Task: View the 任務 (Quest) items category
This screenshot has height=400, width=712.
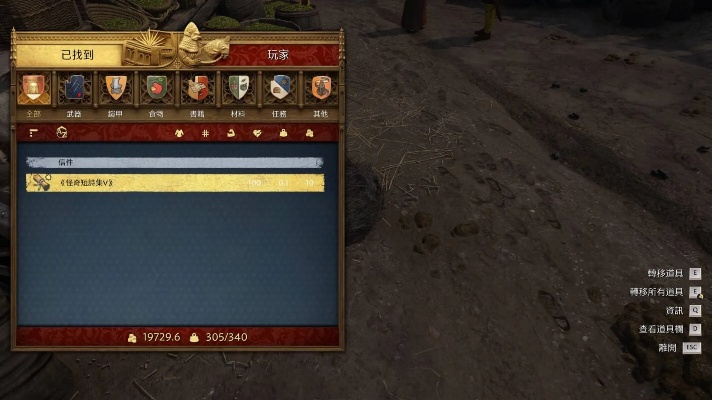Action: click(x=279, y=92)
